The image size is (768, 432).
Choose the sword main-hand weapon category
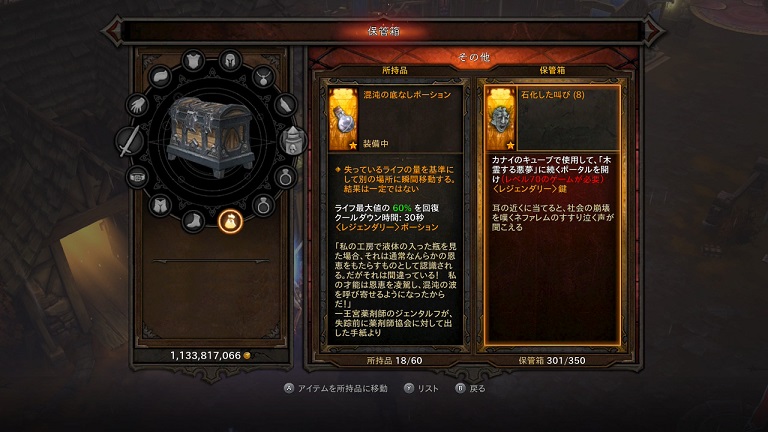[130, 142]
